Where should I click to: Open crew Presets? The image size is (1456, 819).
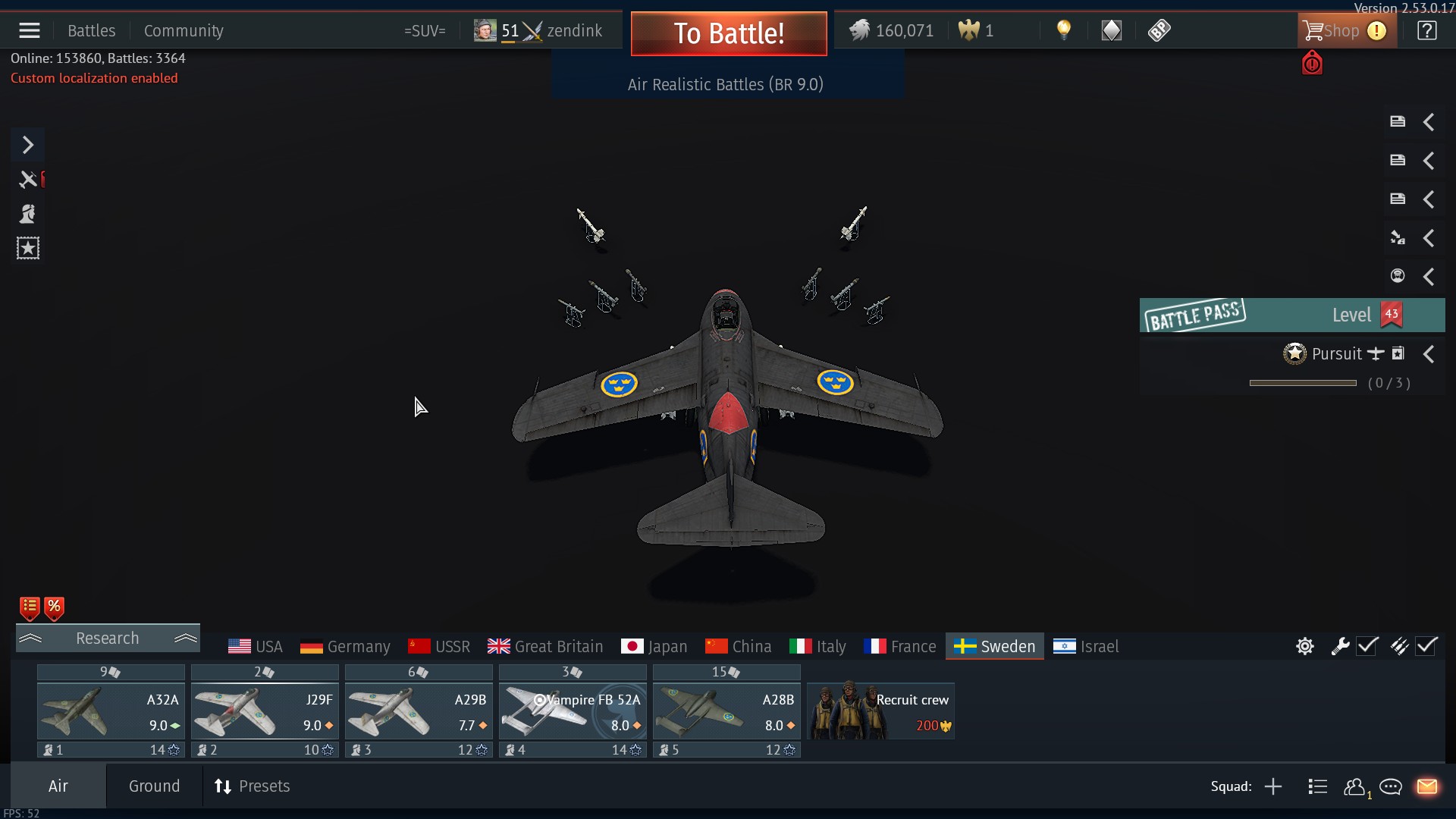pyautogui.click(x=253, y=786)
